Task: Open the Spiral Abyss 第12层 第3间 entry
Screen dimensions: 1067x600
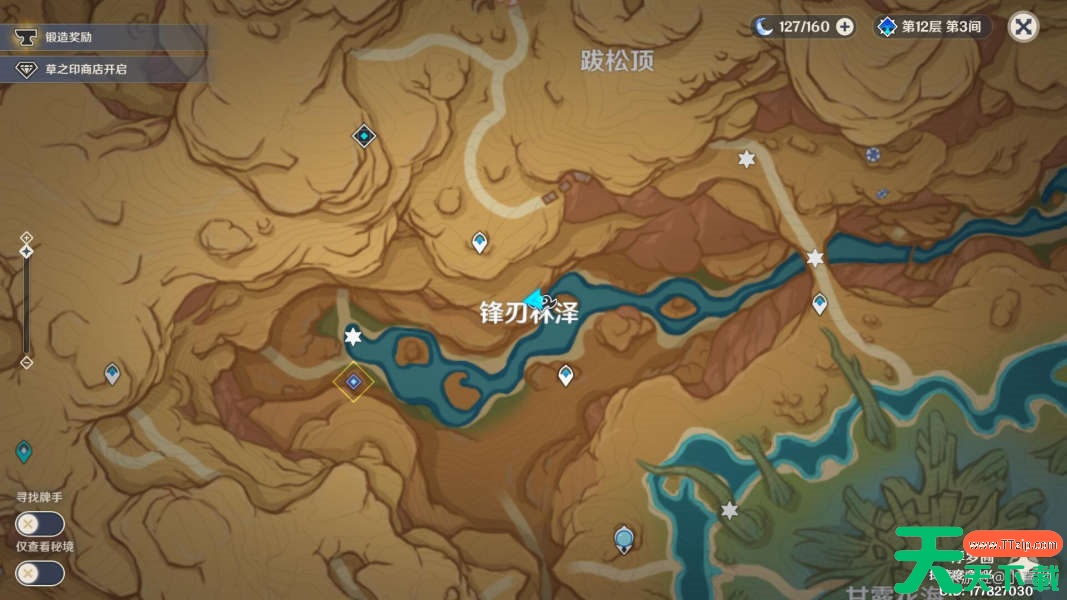Action: tap(933, 27)
